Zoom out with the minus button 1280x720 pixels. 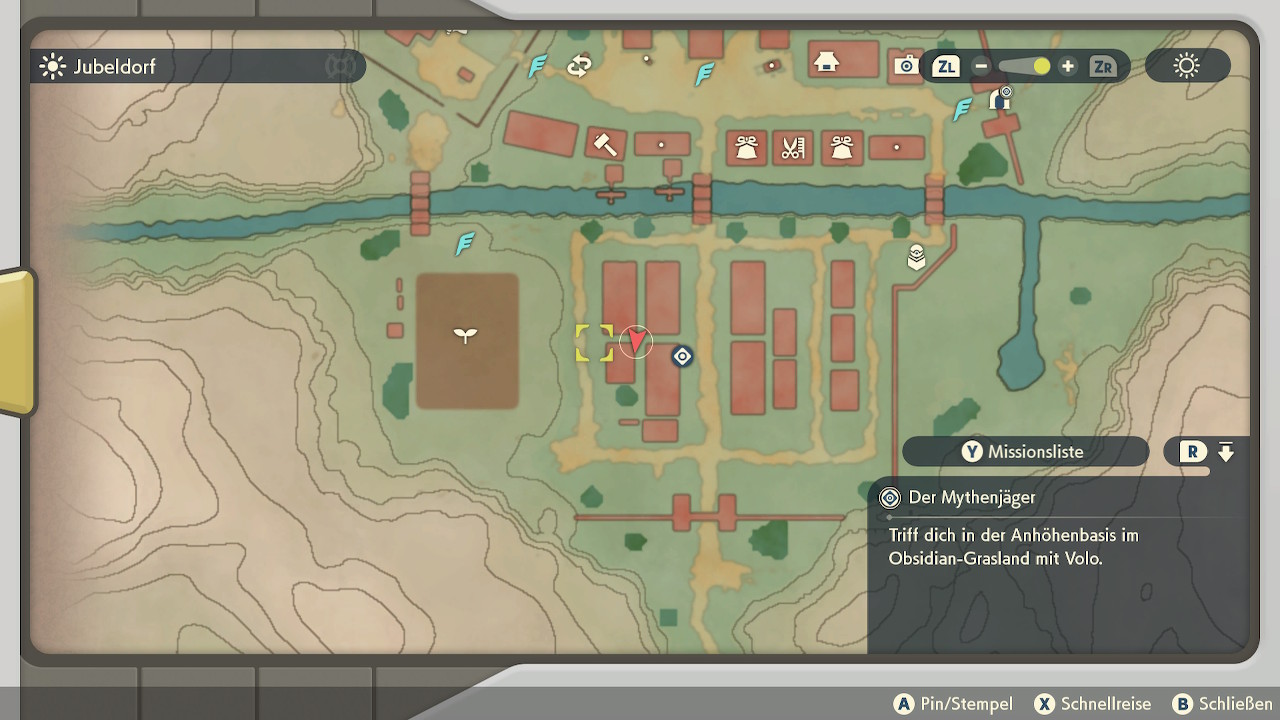point(981,67)
